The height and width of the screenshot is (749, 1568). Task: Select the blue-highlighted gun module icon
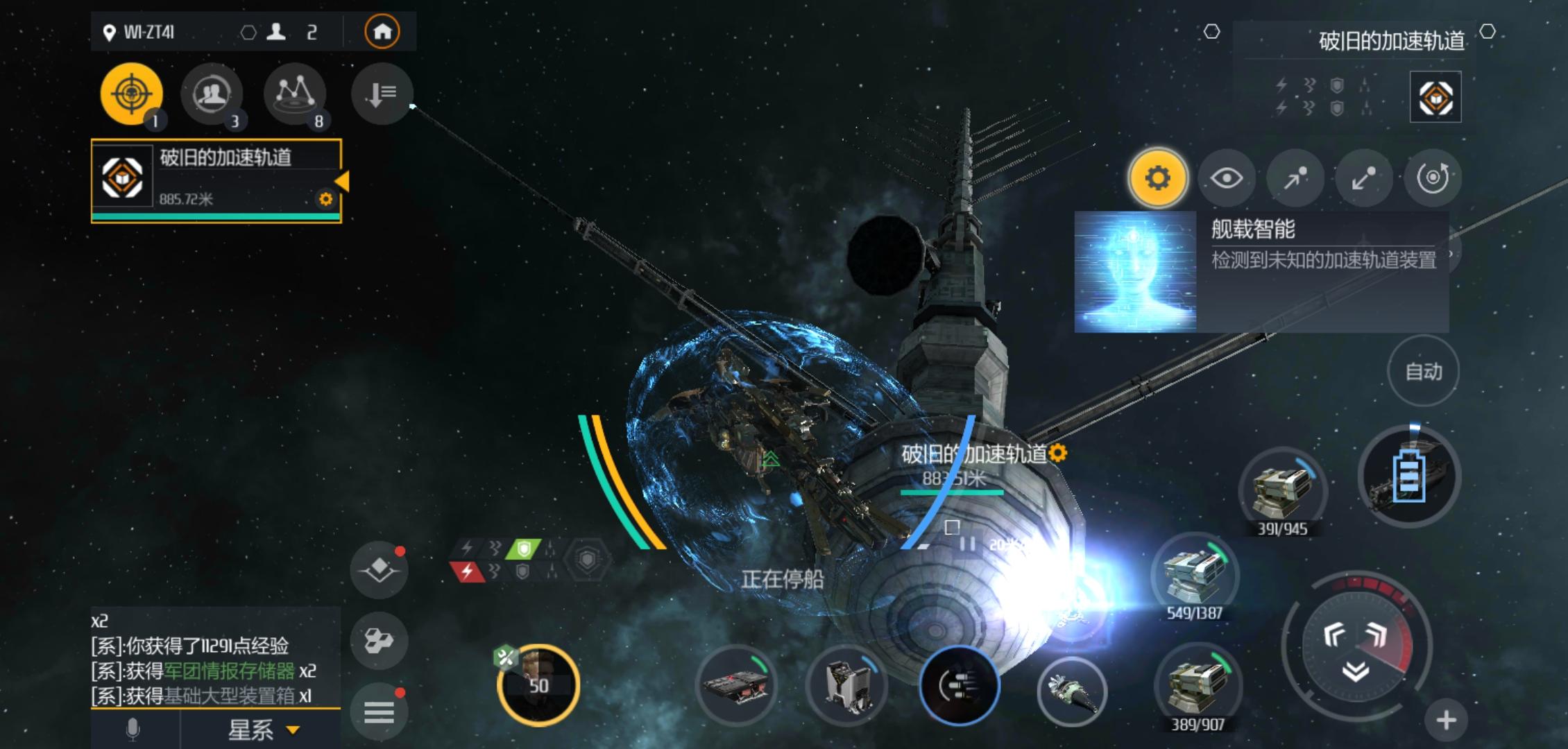[x=960, y=685]
